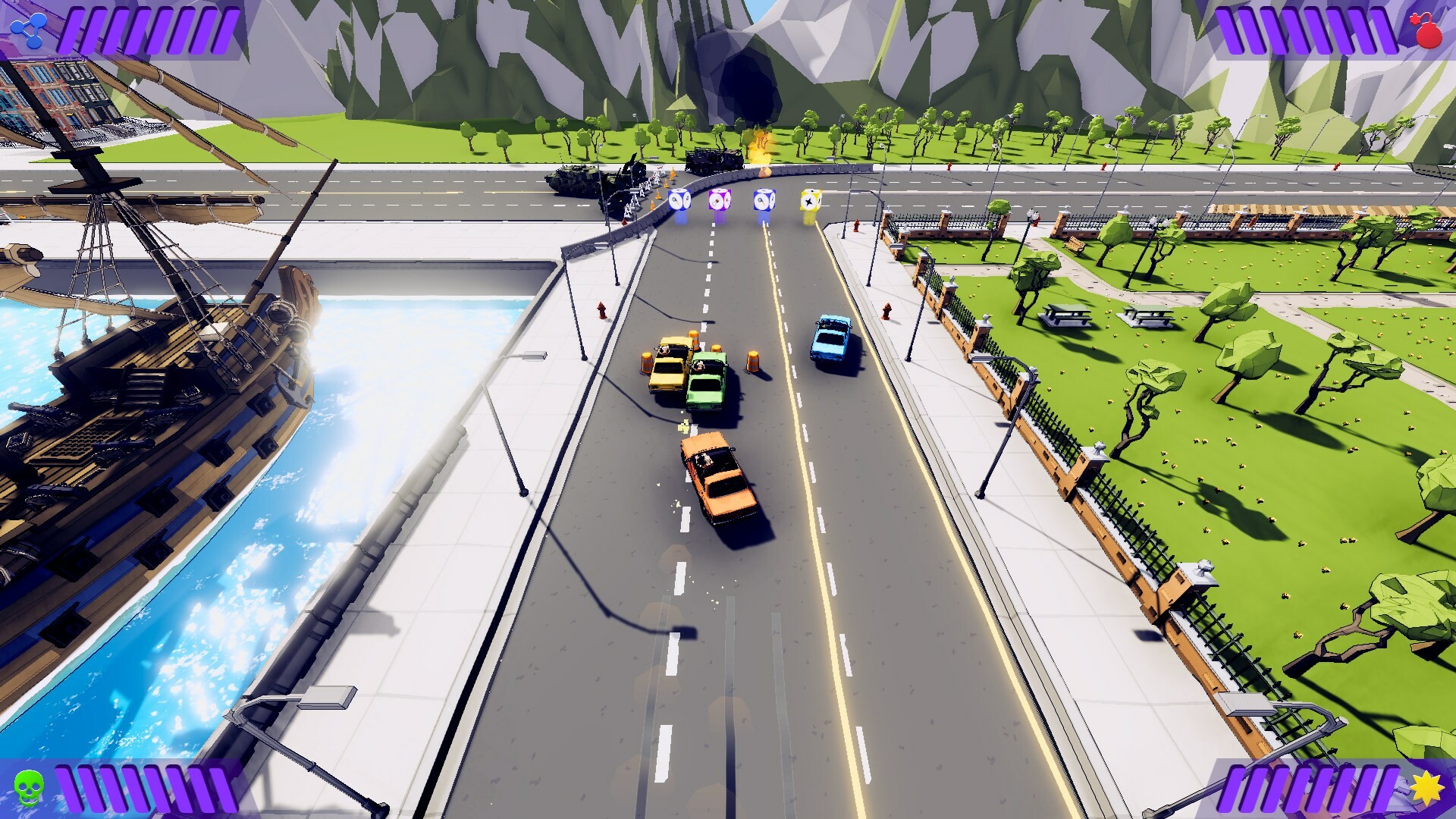Click the second blue wrench power-up cube
1456x819 pixels.
763,201
